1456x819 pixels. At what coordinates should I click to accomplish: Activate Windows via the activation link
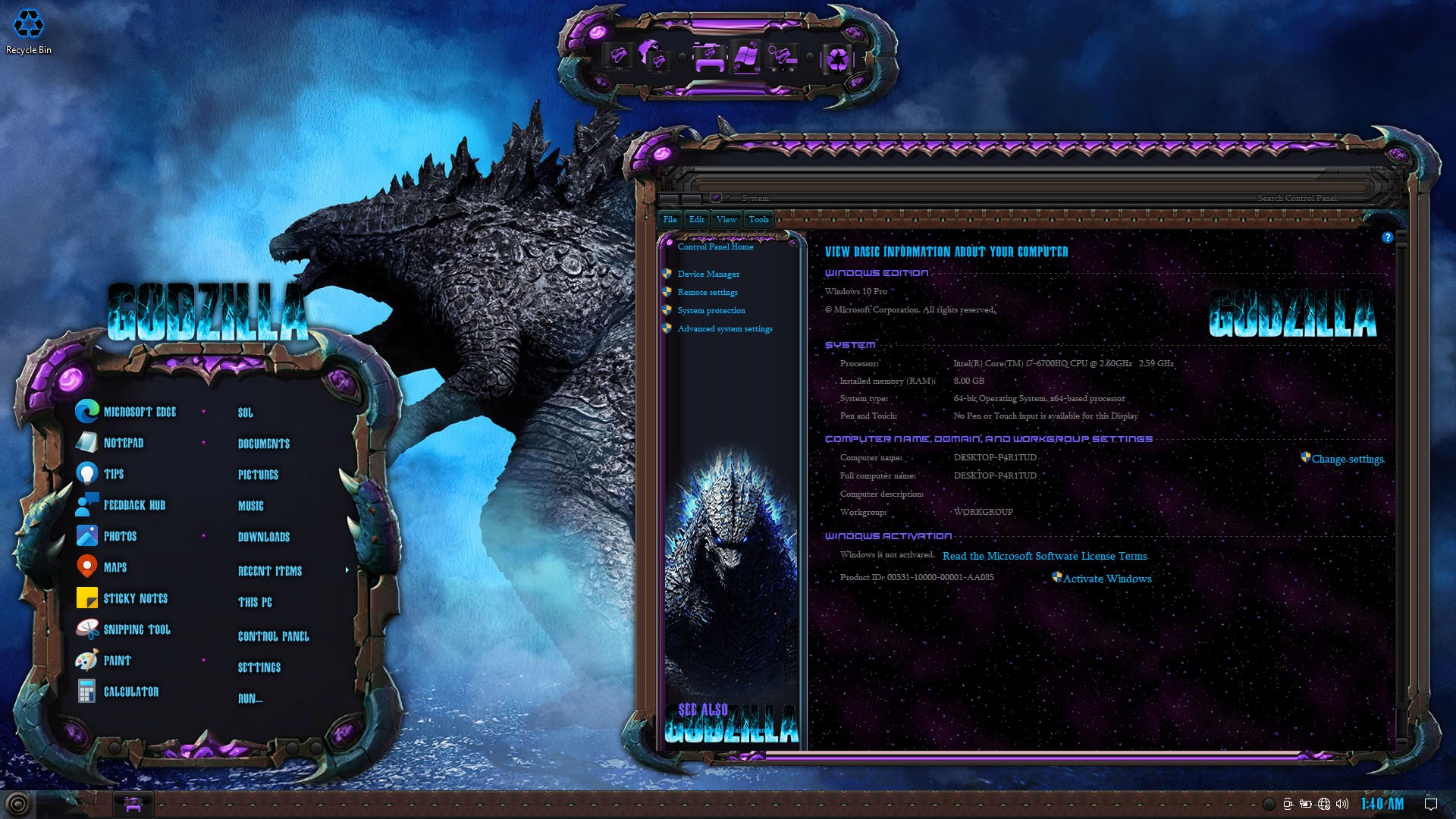click(1106, 579)
